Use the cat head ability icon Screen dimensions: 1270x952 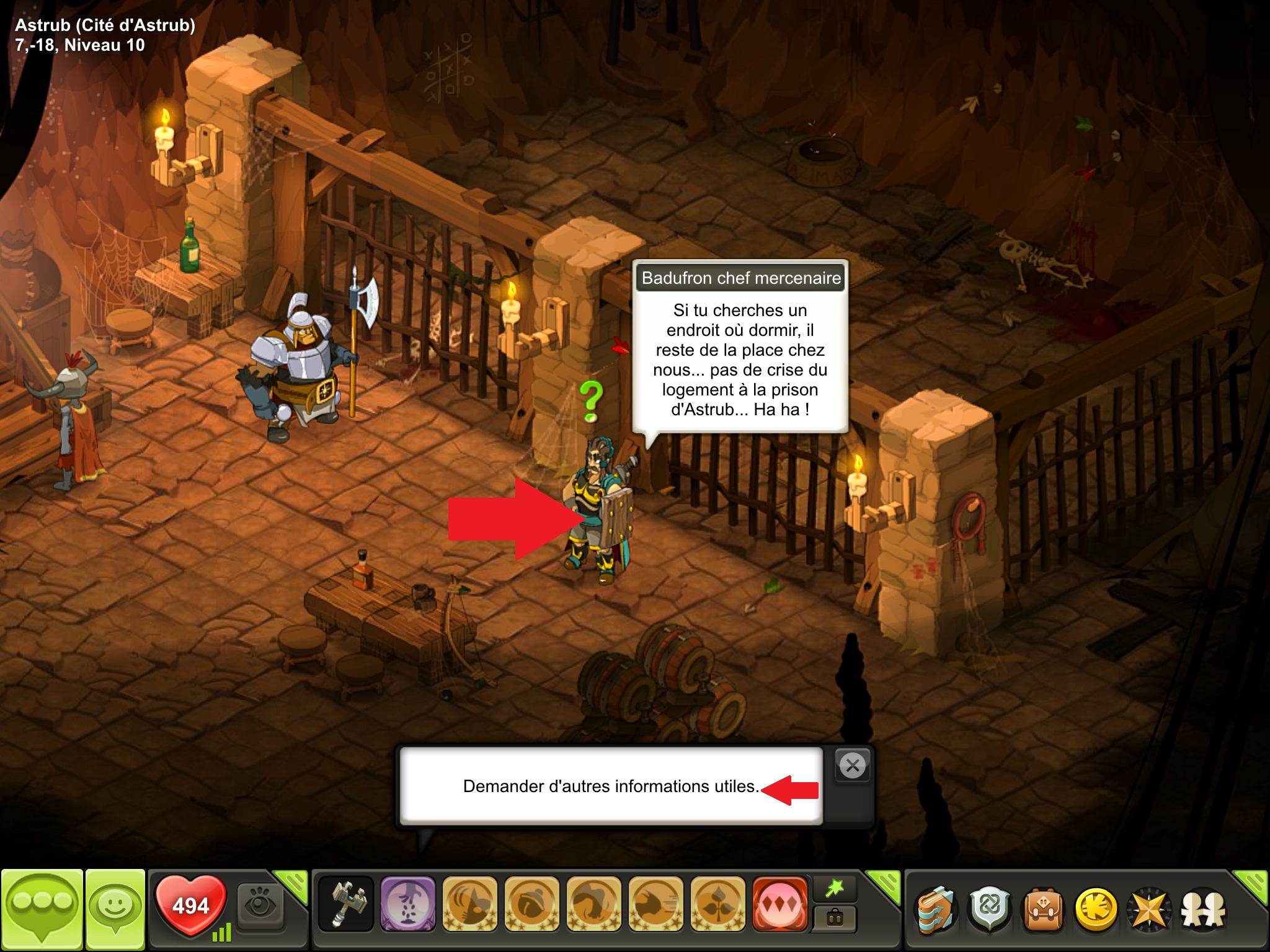click(470, 904)
